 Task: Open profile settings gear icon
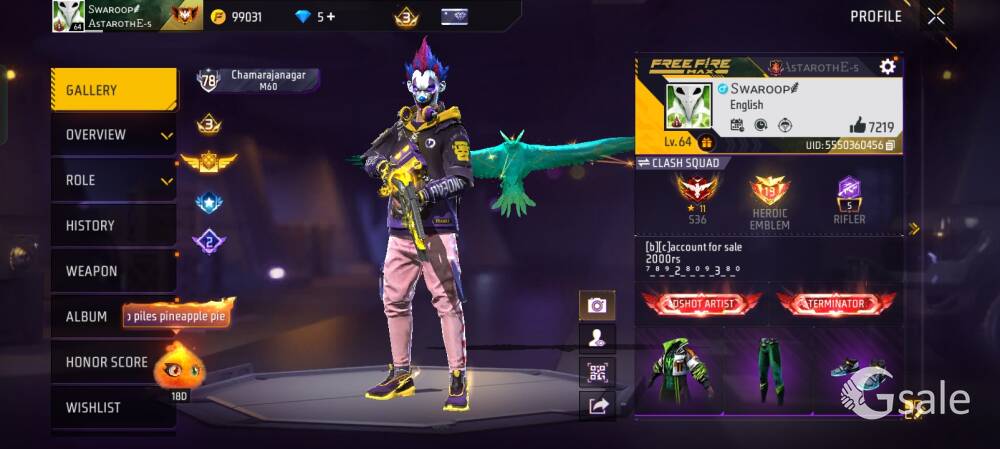tap(887, 67)
